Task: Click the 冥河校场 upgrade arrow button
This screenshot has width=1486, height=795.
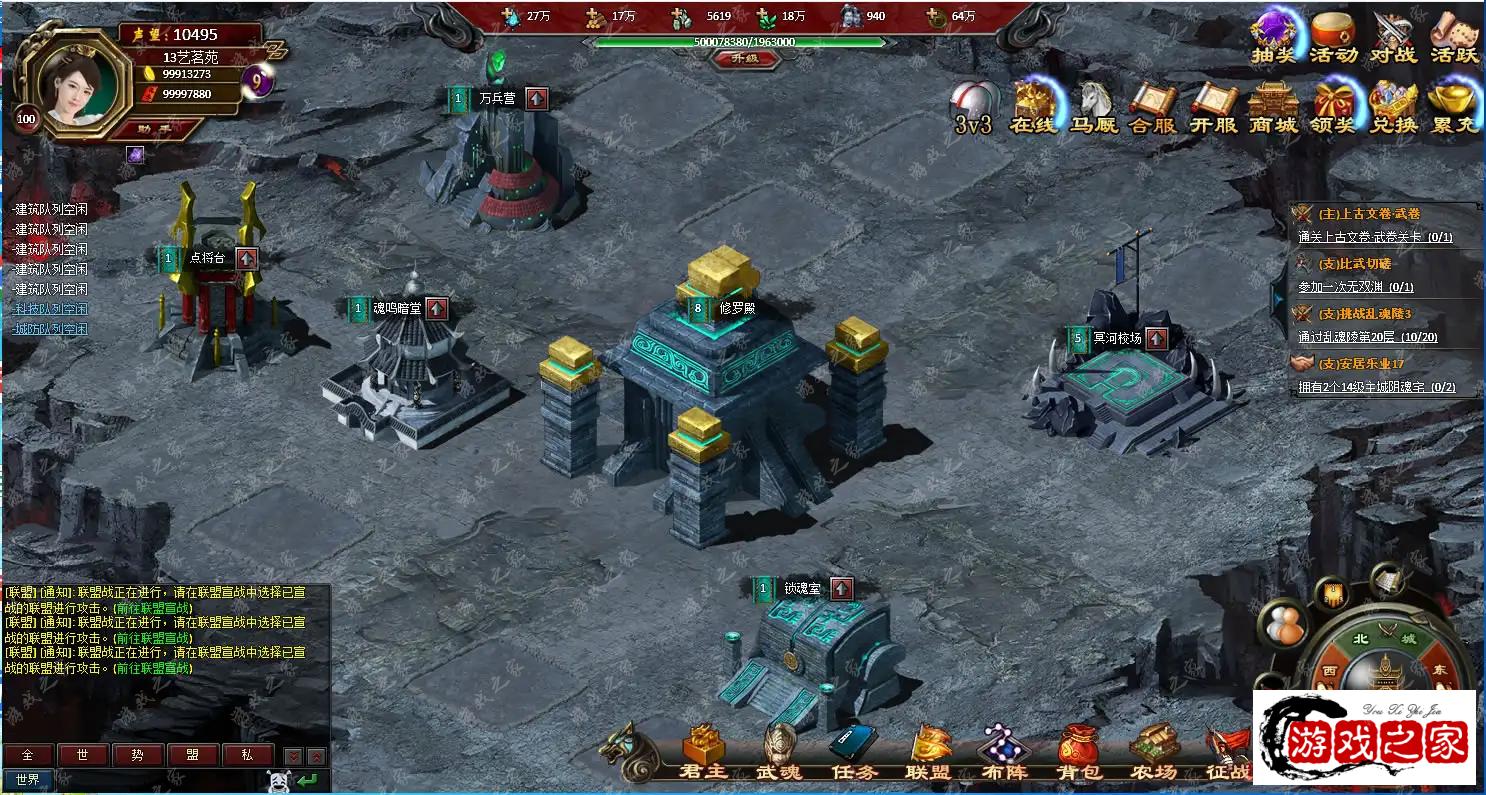Action: (1156, 338)
